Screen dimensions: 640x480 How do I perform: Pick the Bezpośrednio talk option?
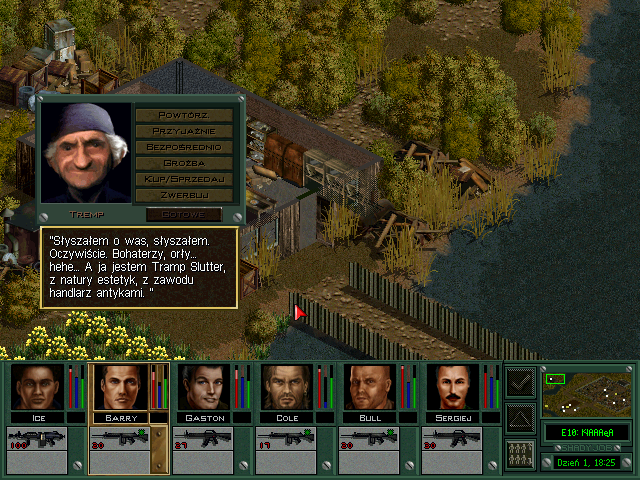coord(185,146)
